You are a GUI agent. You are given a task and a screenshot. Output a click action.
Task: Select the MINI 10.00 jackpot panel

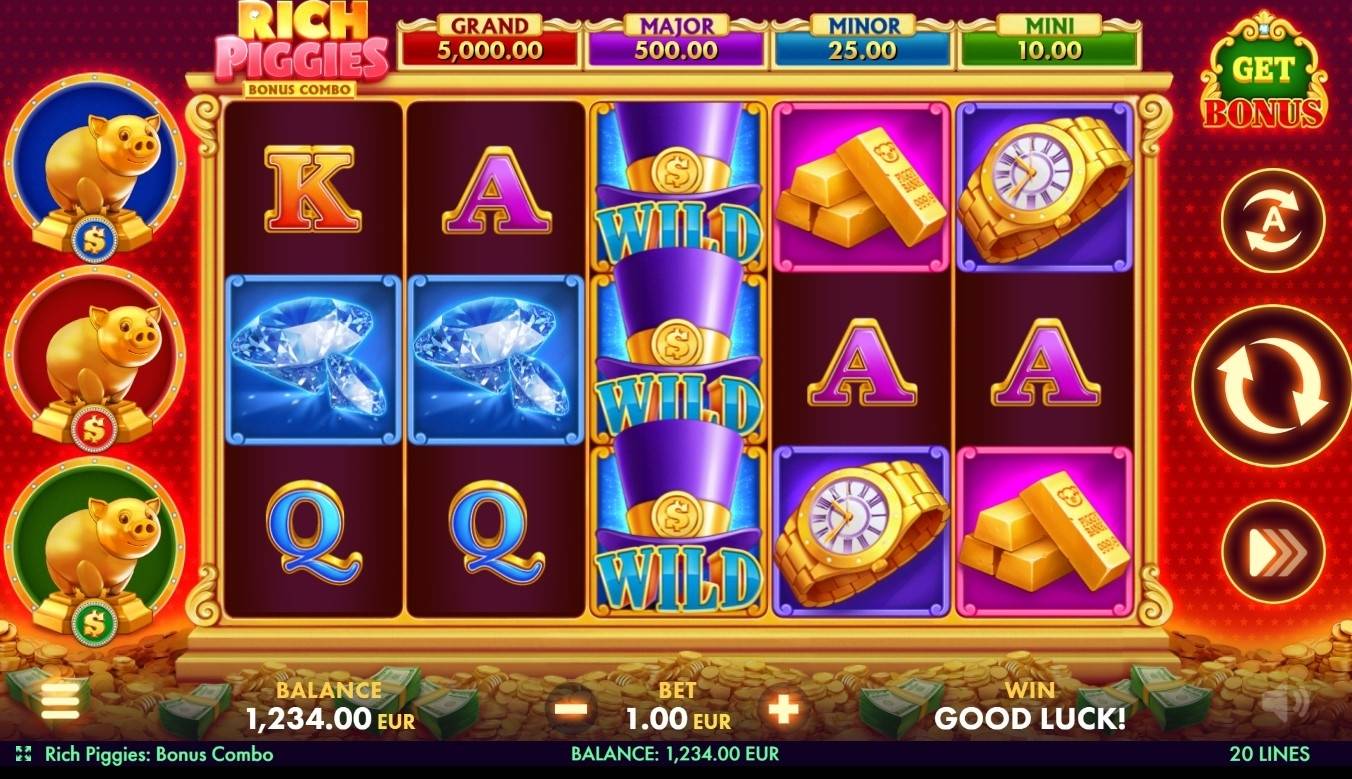[x=1048, y=35]
